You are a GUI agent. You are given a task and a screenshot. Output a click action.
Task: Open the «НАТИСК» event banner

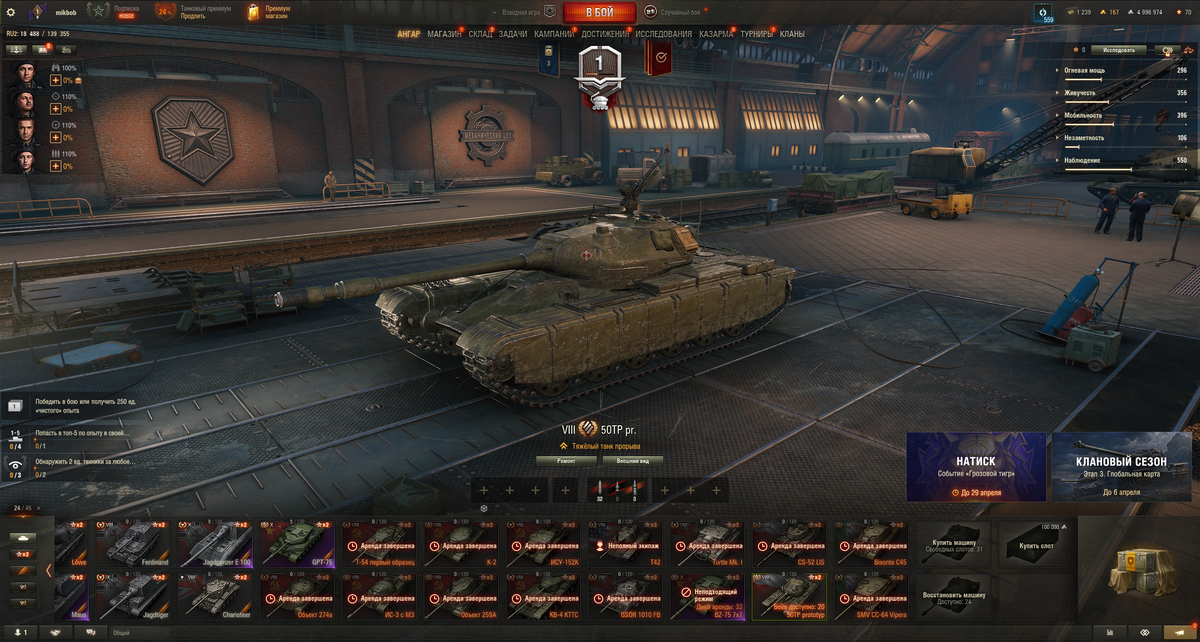tap(976, 466)
